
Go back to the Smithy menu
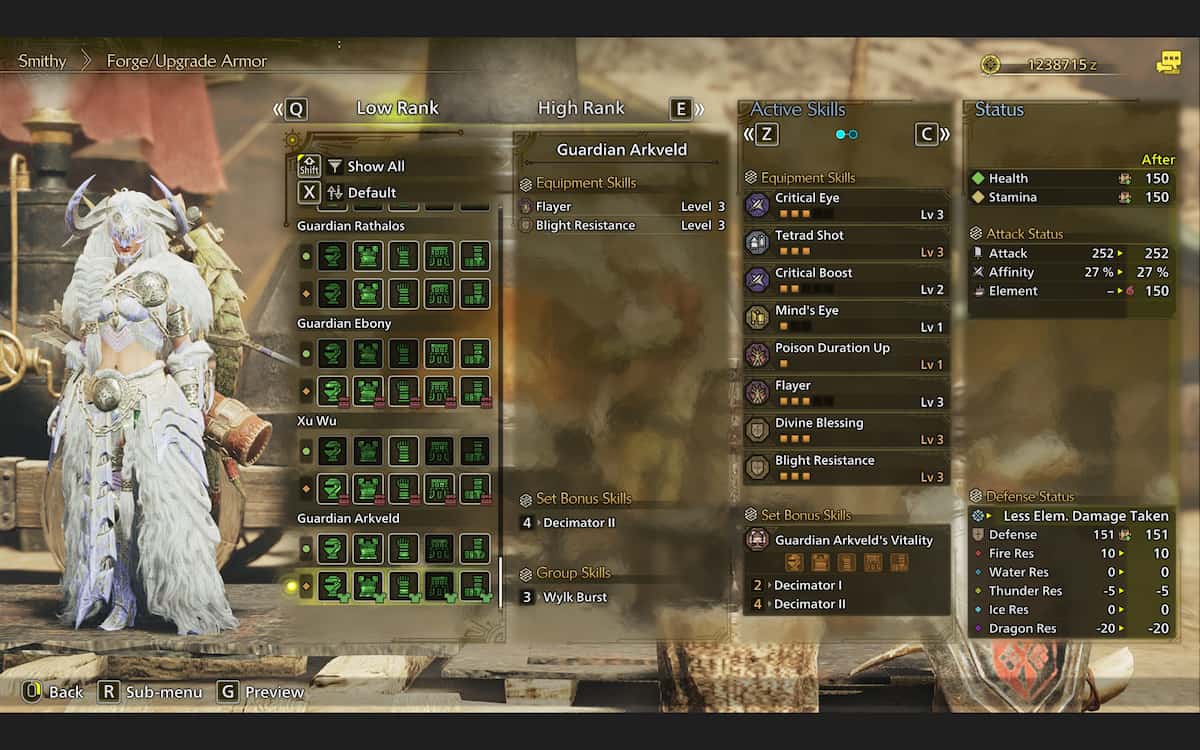(42, 61)
